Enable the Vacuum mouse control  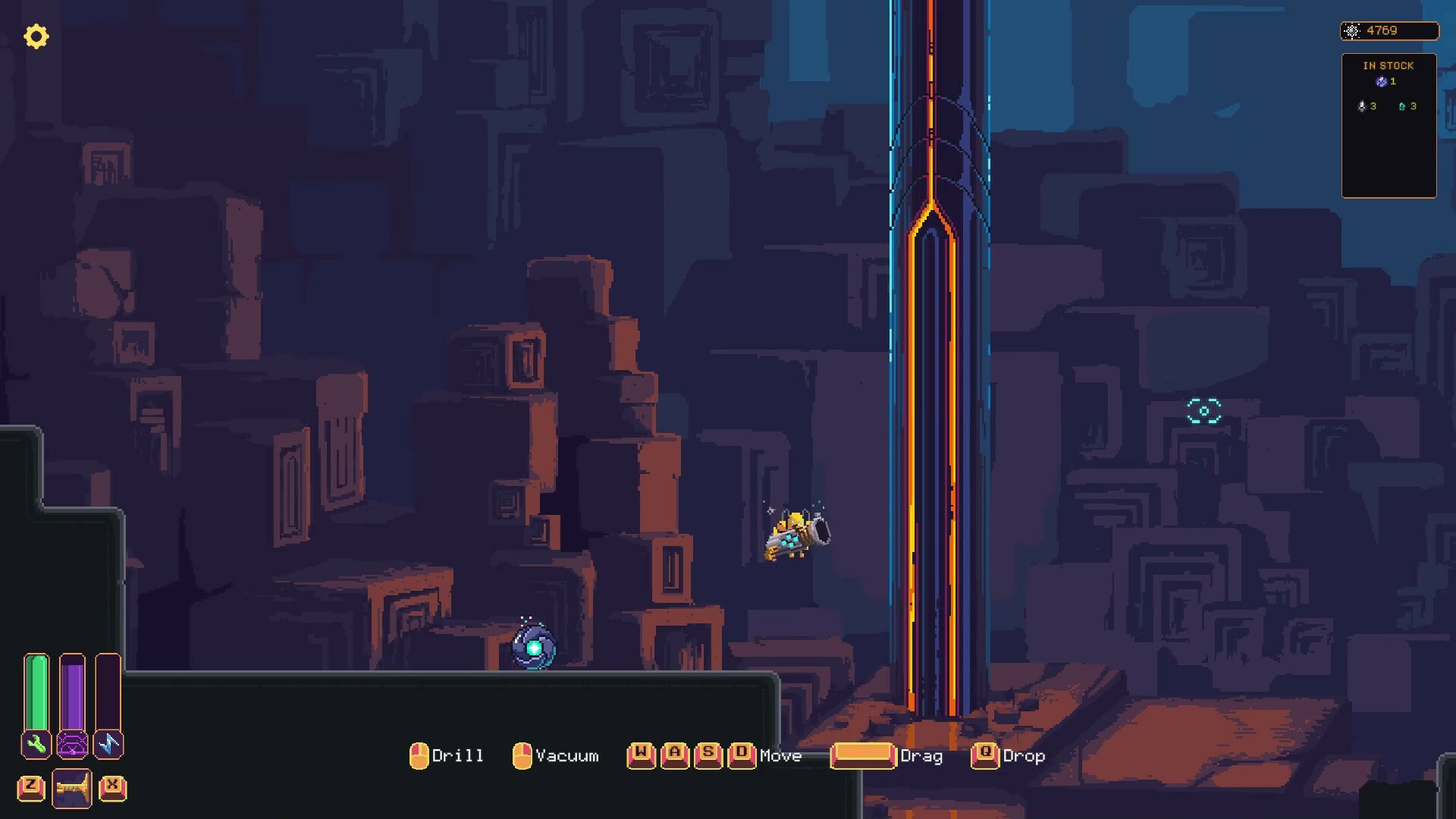pos(523,755)
